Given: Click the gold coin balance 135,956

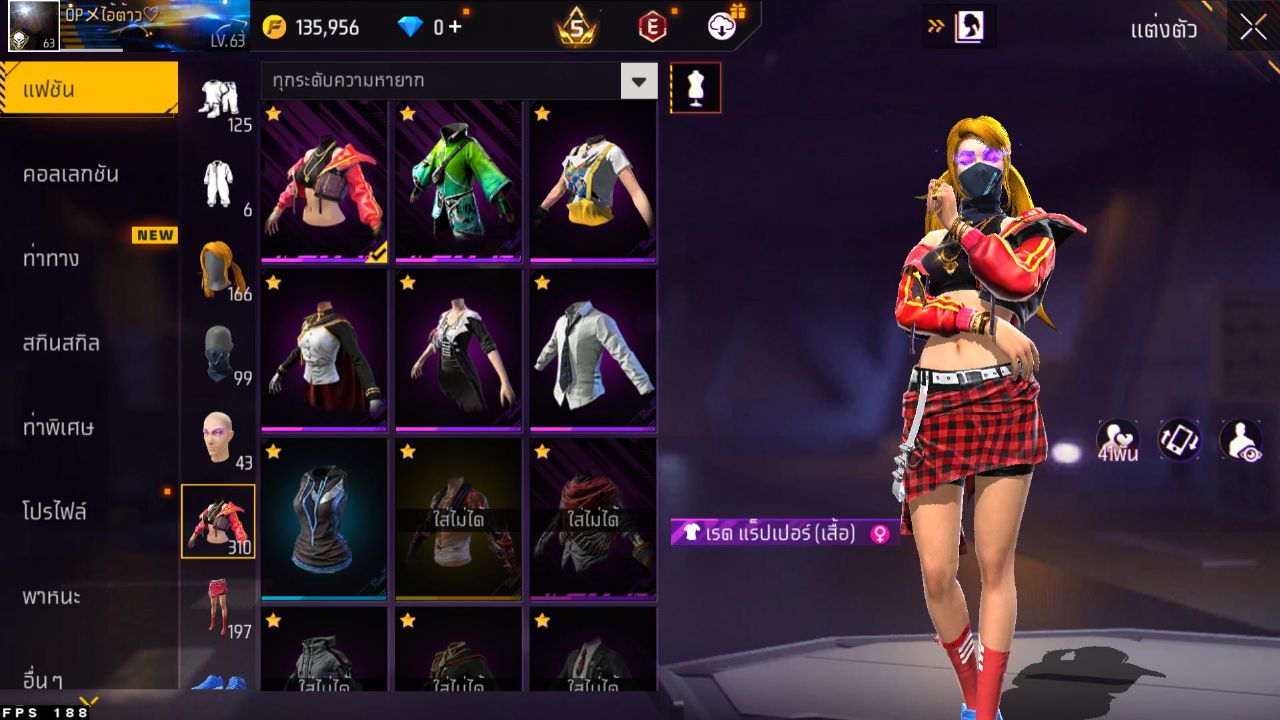Looking at the screenshot, I should 325,27.
